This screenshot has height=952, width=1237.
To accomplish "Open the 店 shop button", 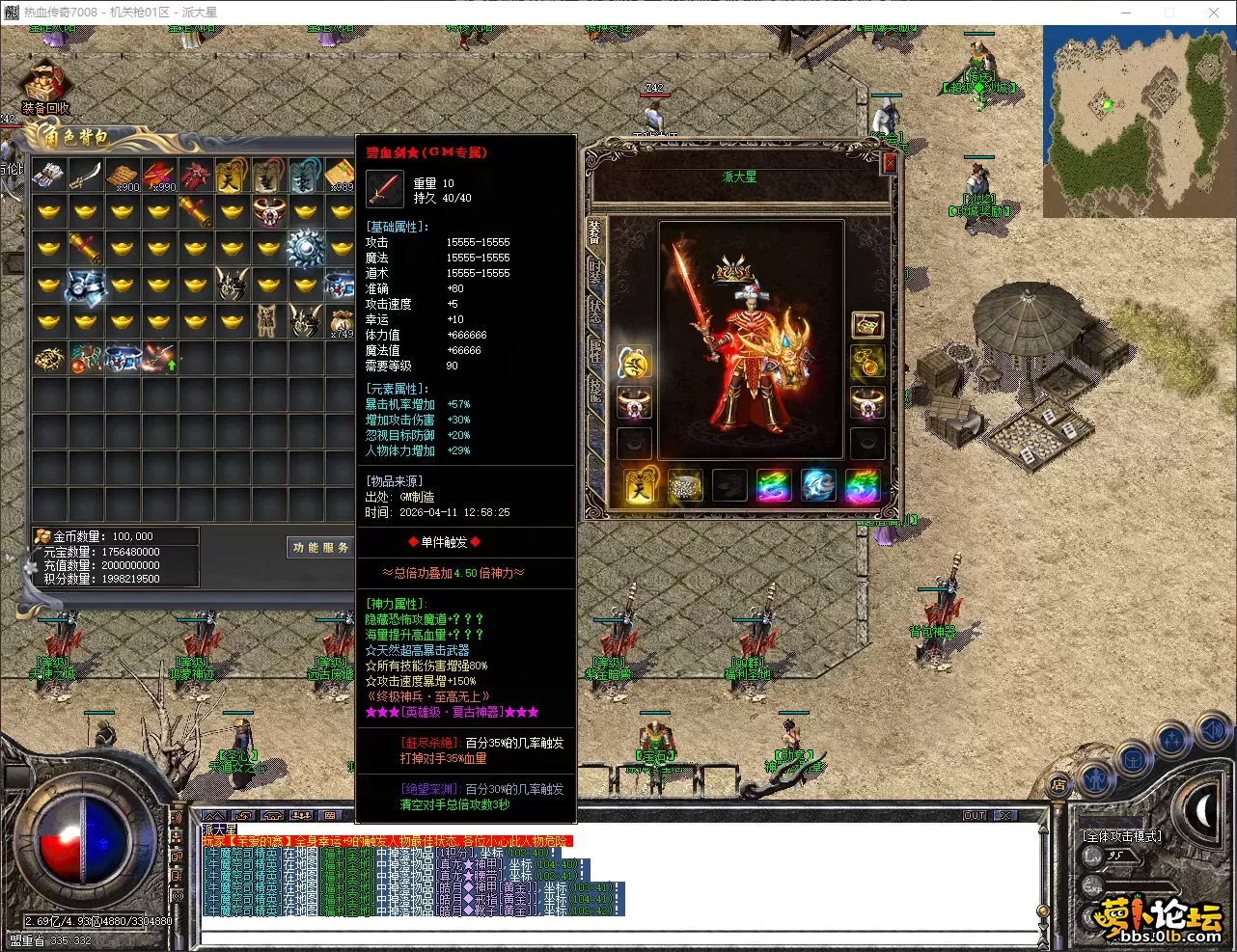I will point(1058,784).
